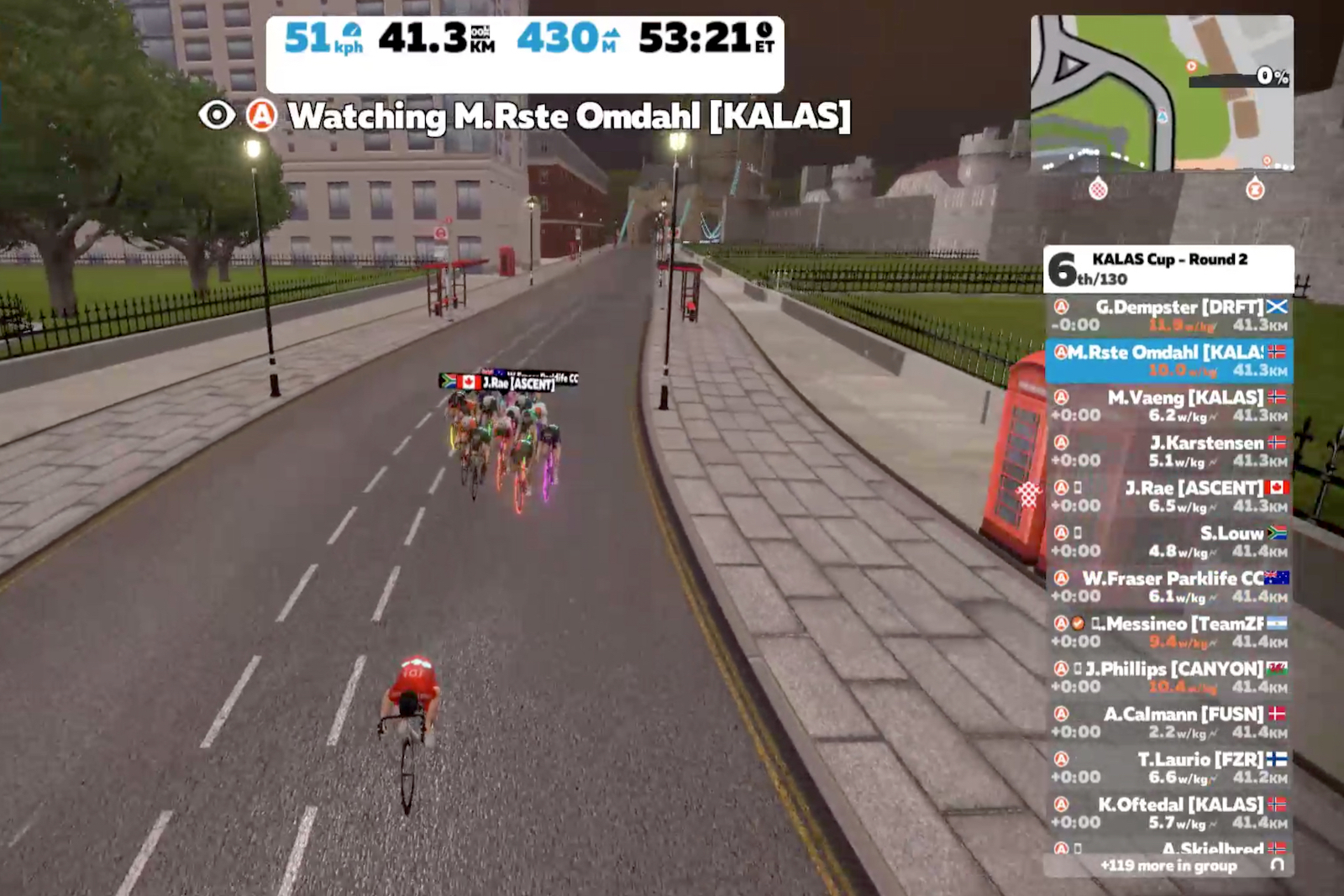
Task: Choose the Messineo [TeamZF] rider entry
Action: tap(1168, 632)
